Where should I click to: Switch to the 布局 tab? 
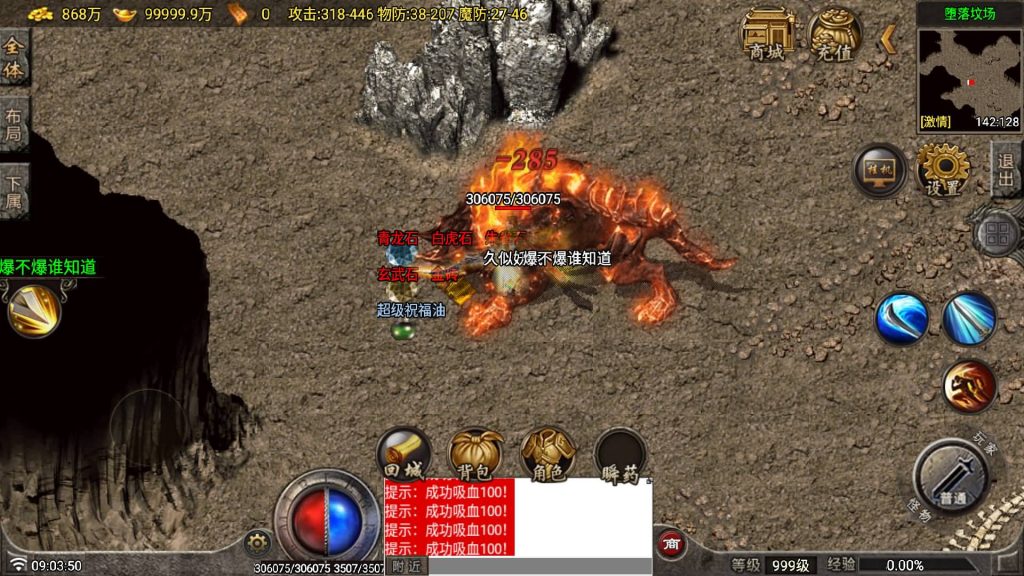click(14, 124)
